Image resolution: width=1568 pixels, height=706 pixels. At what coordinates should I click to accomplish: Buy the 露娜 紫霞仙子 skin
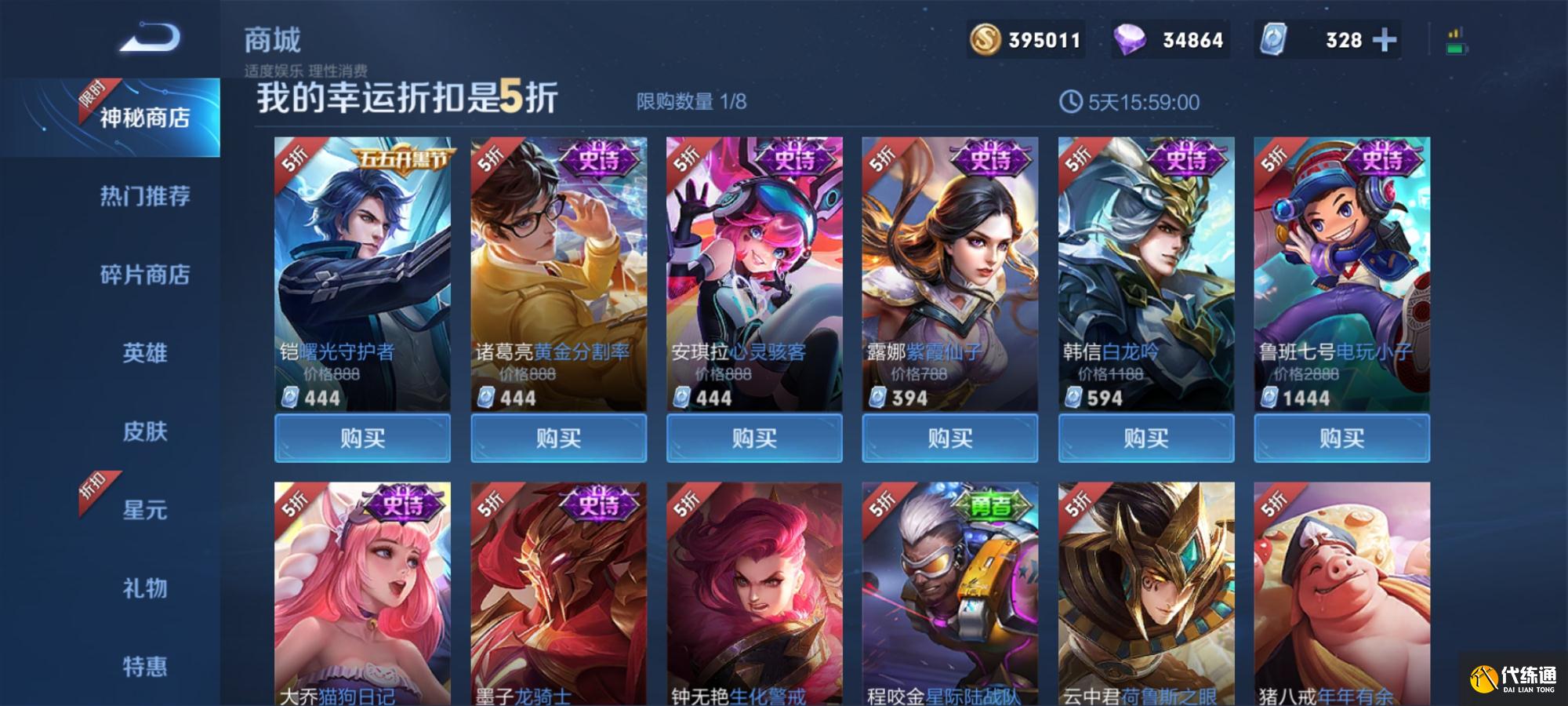pyautogui.click(x=950, y=438)
